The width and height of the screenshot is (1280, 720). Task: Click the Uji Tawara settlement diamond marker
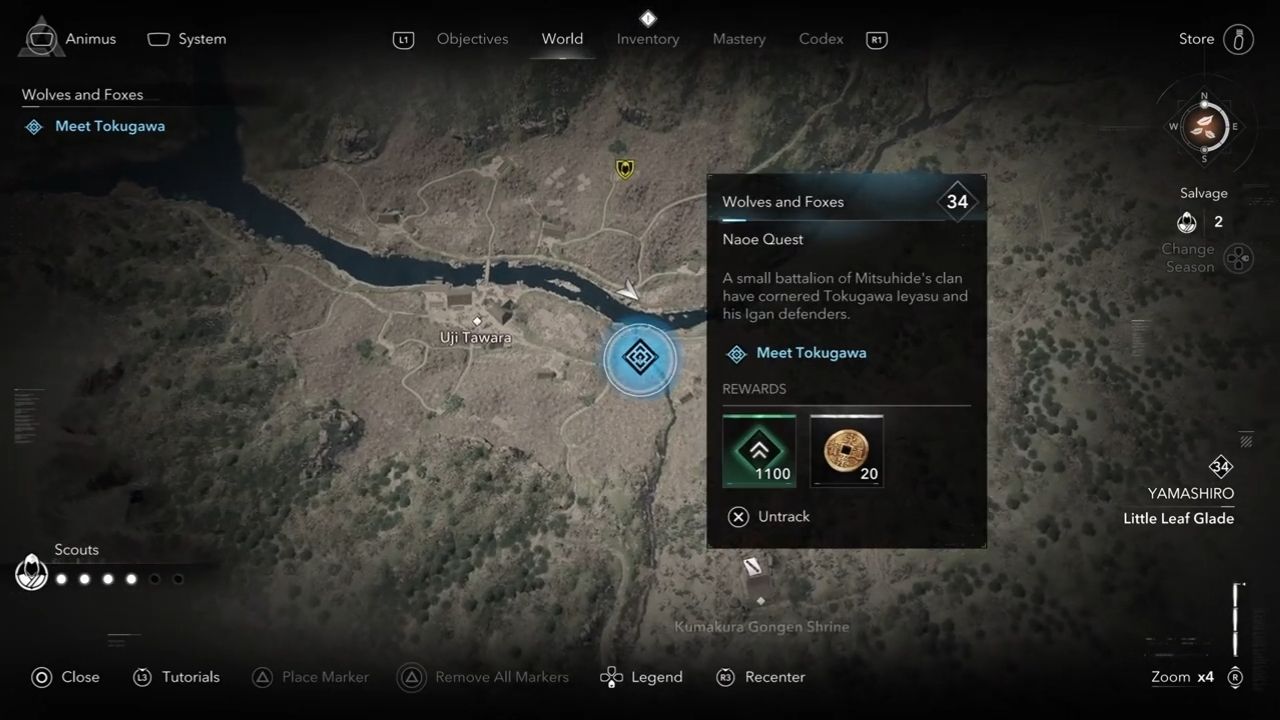476,322
